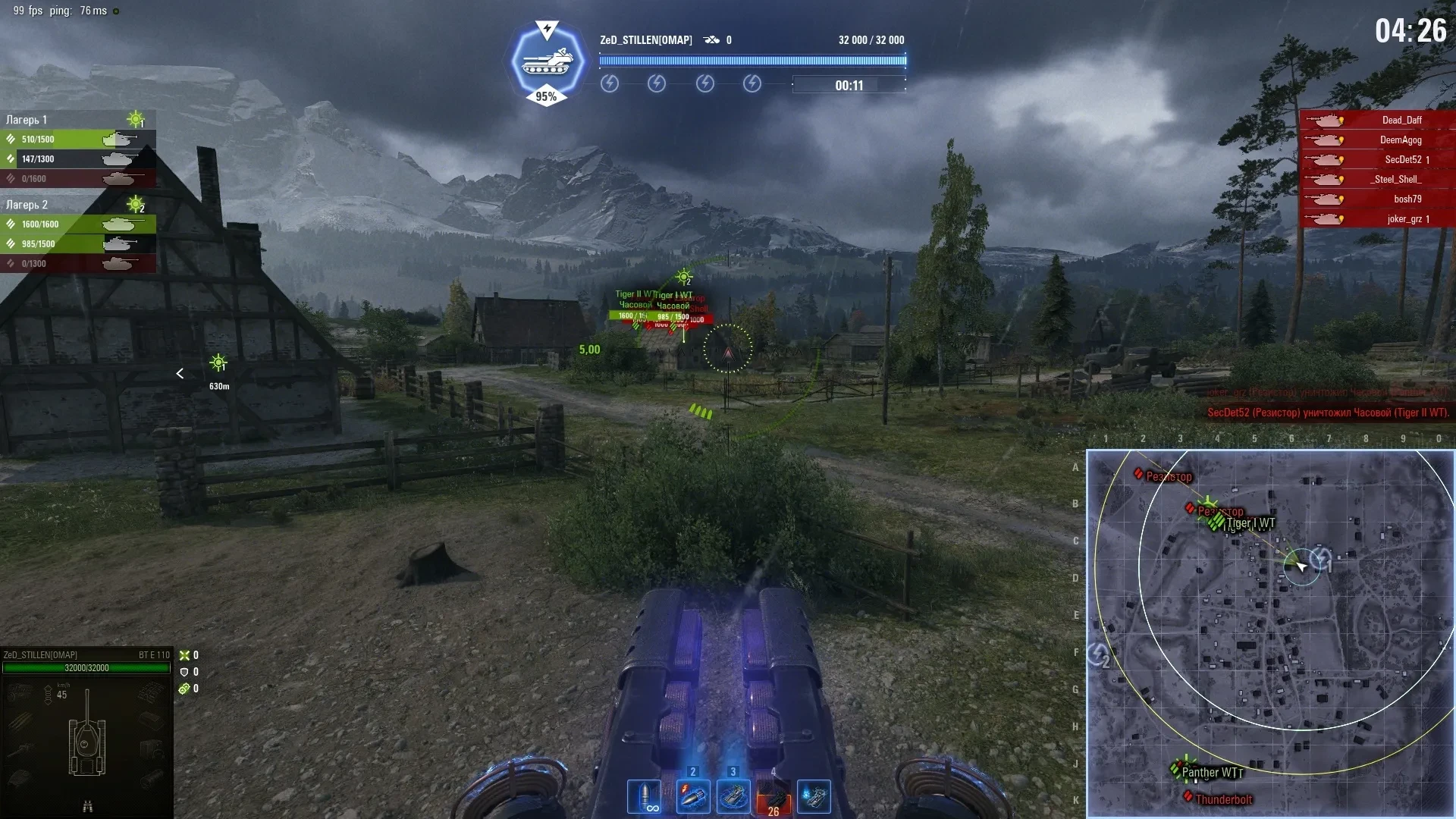Select the Panther WT marker on the minimap
This screenshot has width=1456, height=819.
(x=1211, y=773)
